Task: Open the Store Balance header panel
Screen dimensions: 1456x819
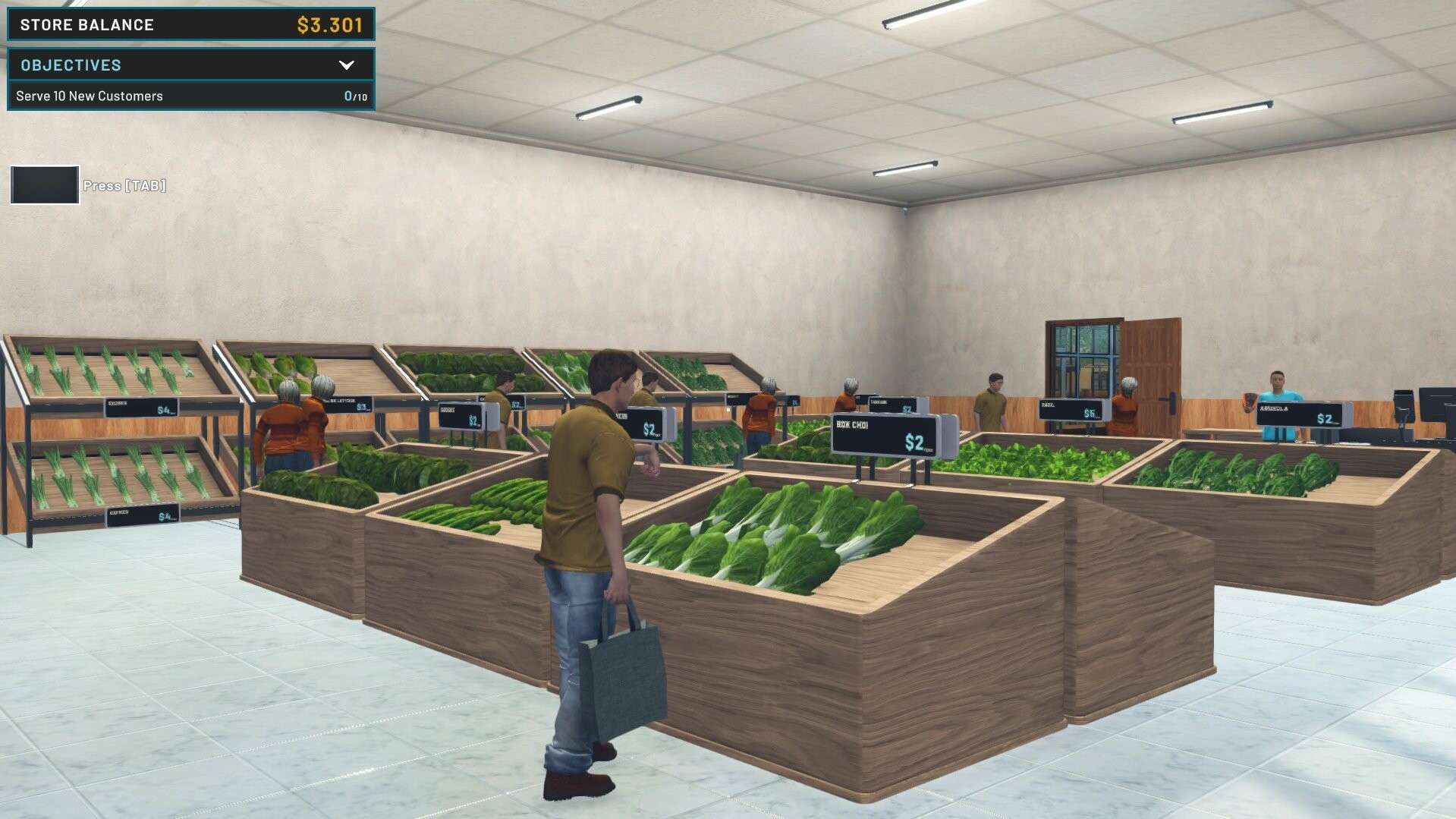Action: pos(190,24)
